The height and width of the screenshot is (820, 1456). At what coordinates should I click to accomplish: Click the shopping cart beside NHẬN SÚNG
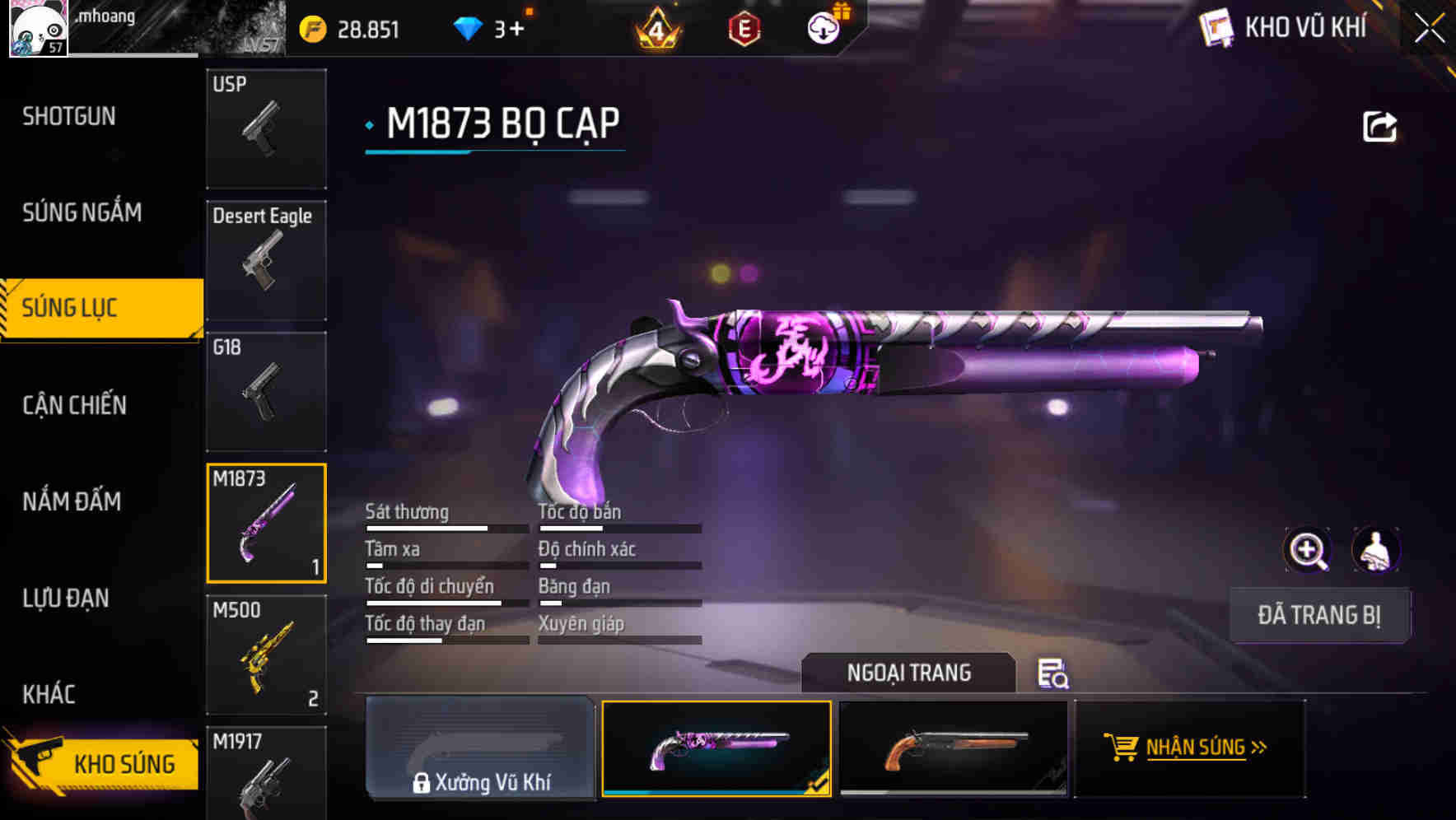(1122, 748)
